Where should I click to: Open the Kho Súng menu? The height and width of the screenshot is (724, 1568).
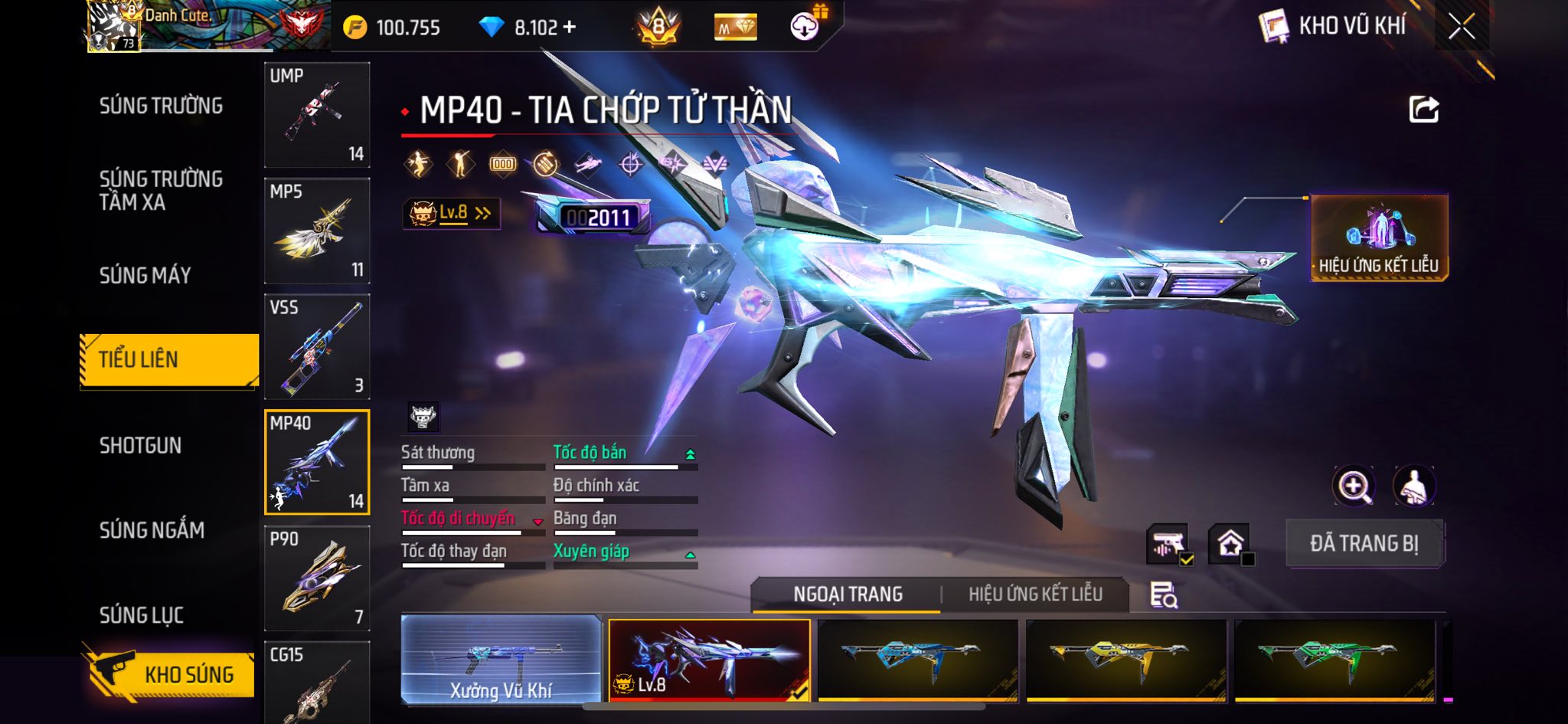170,674
